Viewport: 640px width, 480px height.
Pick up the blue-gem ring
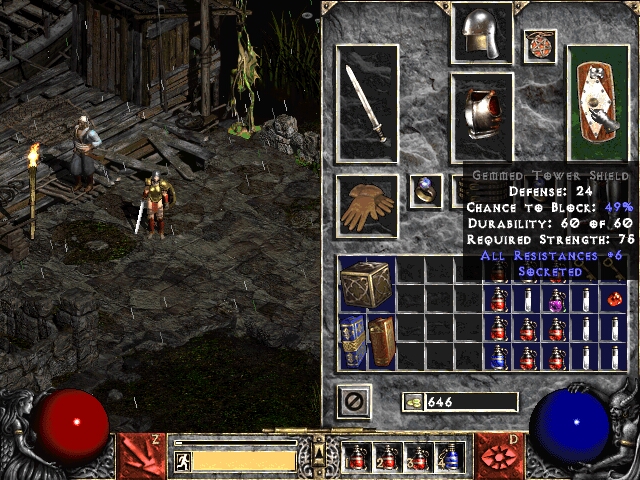point(426,190)
